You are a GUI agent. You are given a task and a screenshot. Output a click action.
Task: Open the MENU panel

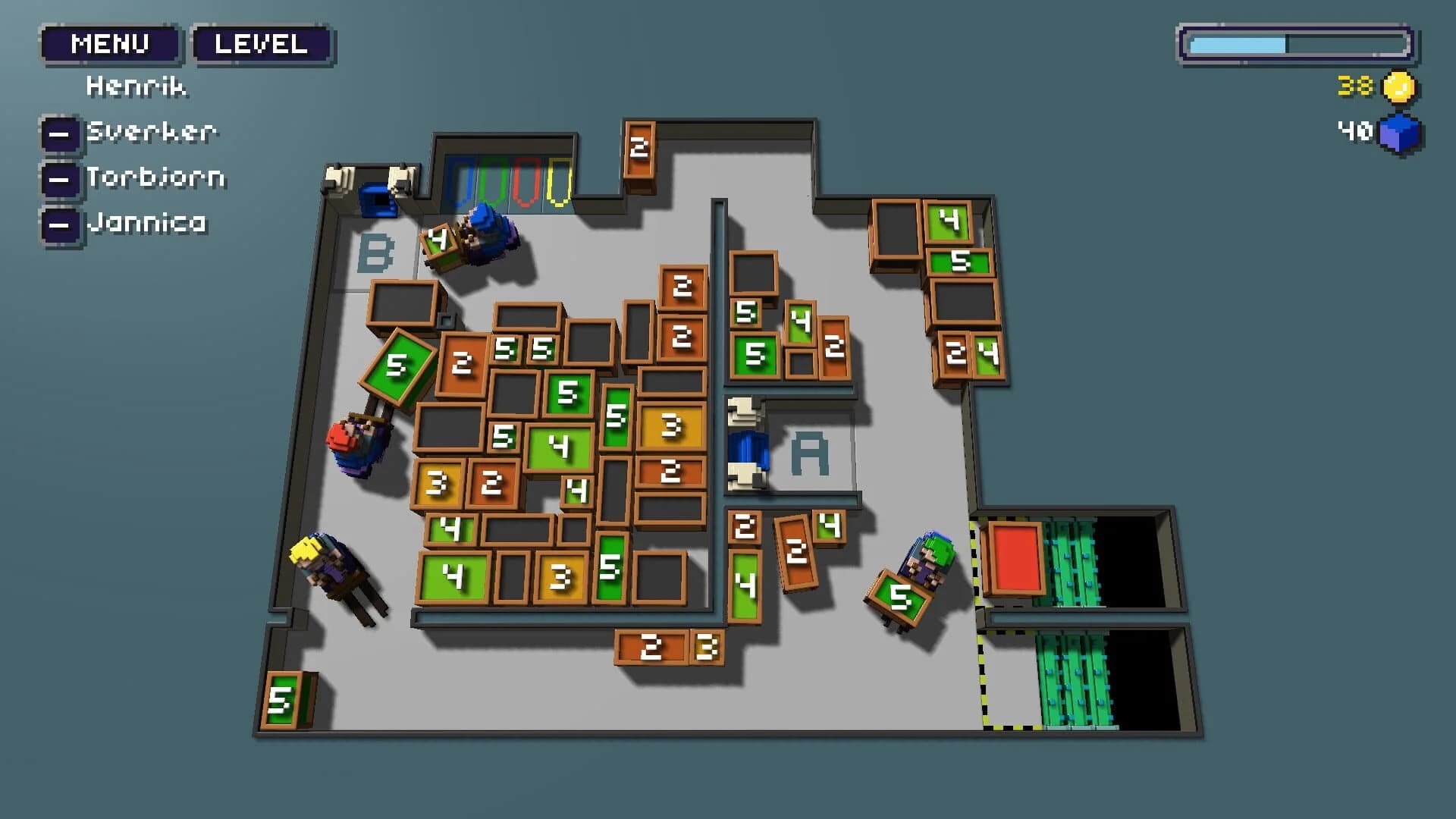tap(111, 43)
